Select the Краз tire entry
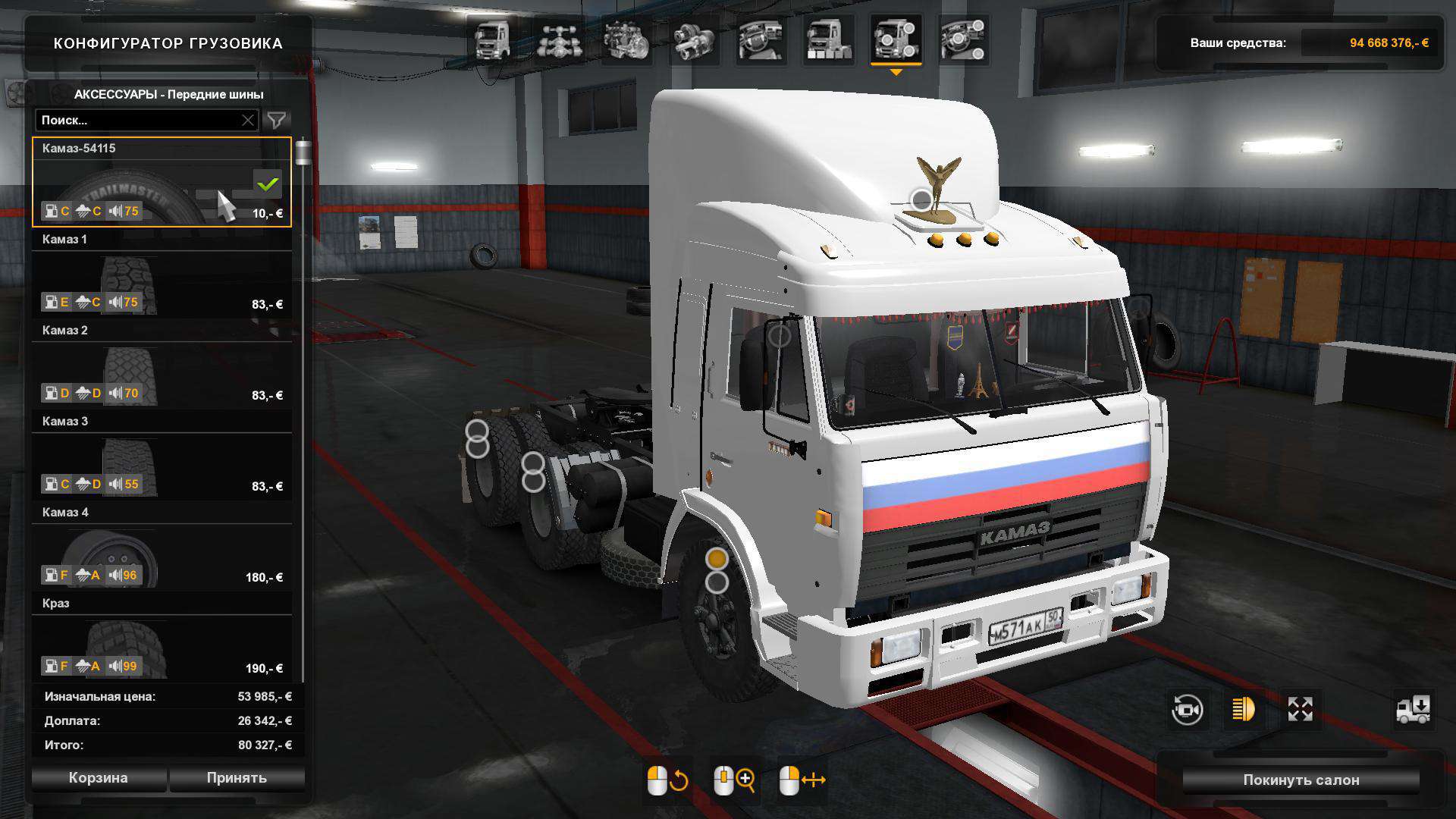This screenshot has width=1456, height=819. click(x=162, y=639)
